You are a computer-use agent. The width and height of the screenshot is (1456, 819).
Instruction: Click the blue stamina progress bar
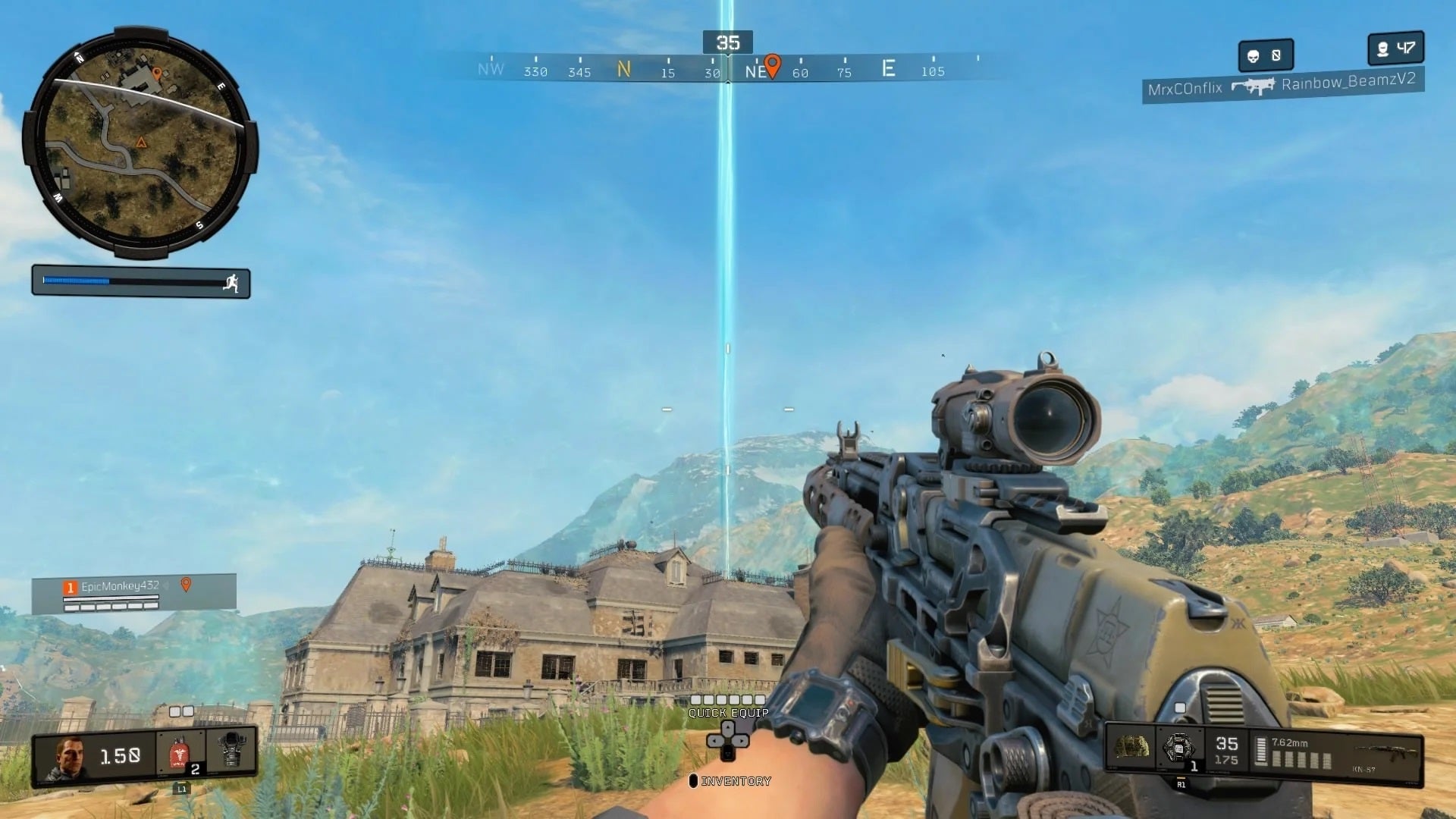click(80, 279)
